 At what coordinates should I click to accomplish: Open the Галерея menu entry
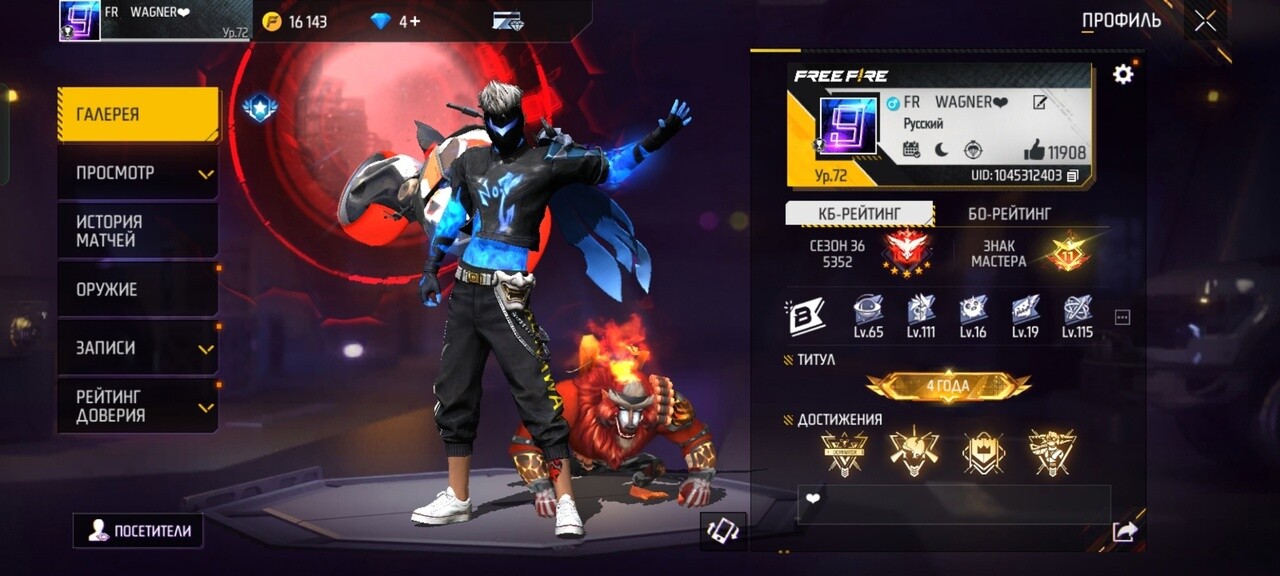click(137, 114)
